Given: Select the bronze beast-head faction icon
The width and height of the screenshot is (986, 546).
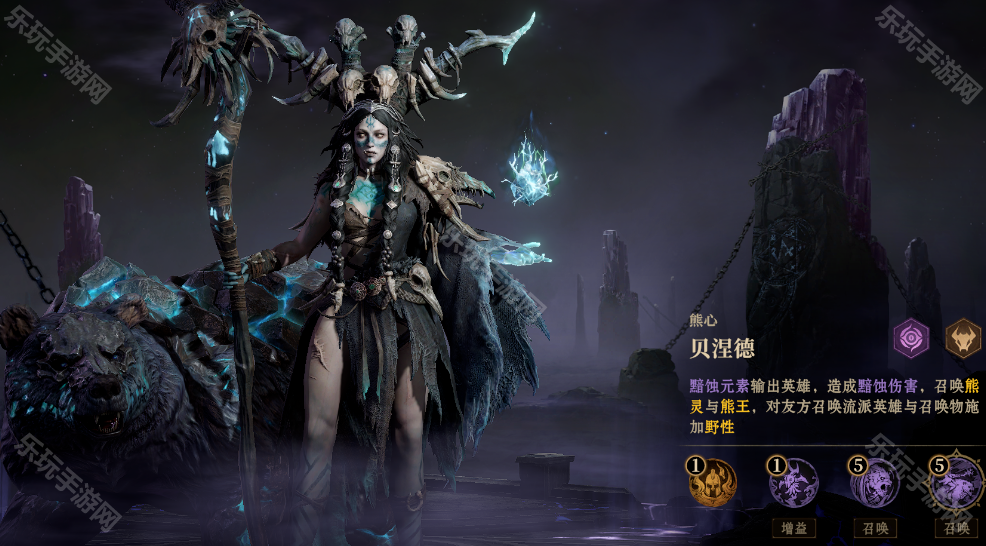Looking at the screenshot, I should [x=963, y=338].
